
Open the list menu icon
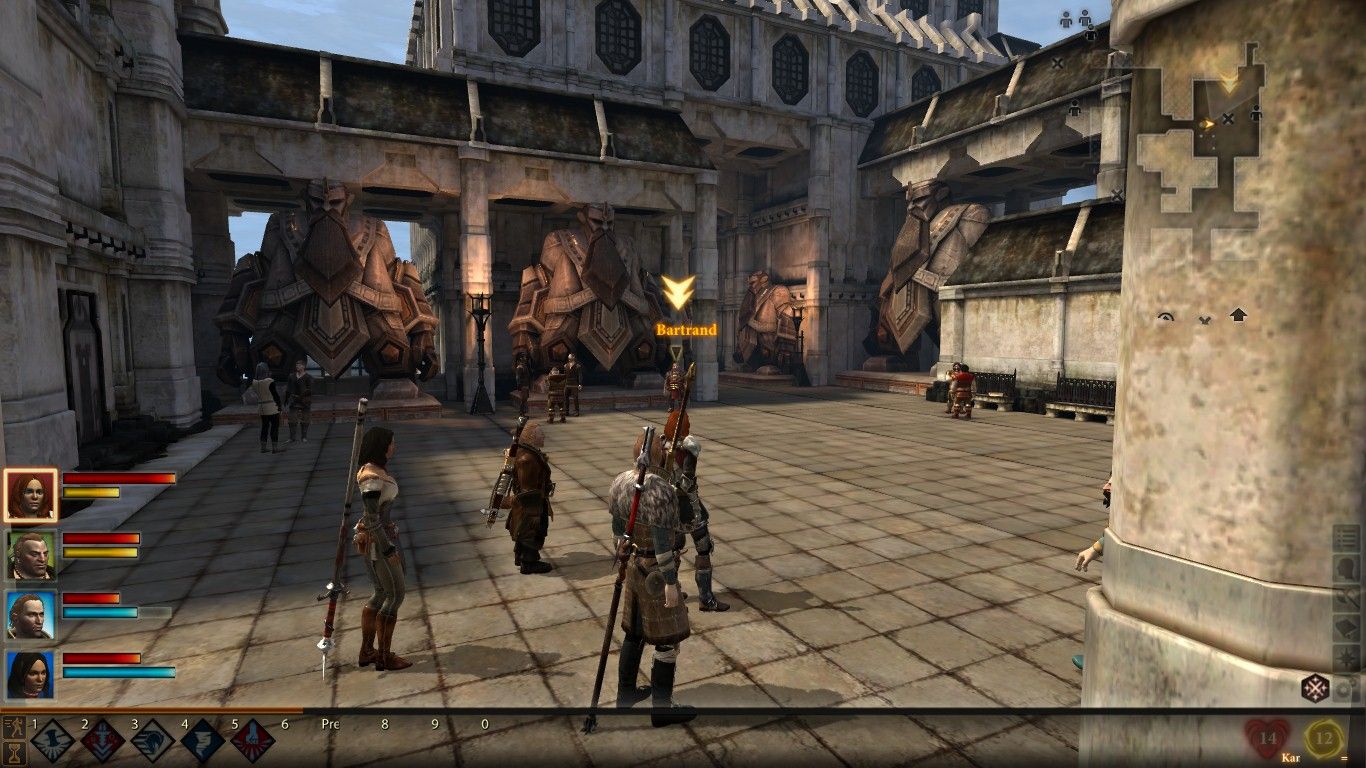(1347, 540)
